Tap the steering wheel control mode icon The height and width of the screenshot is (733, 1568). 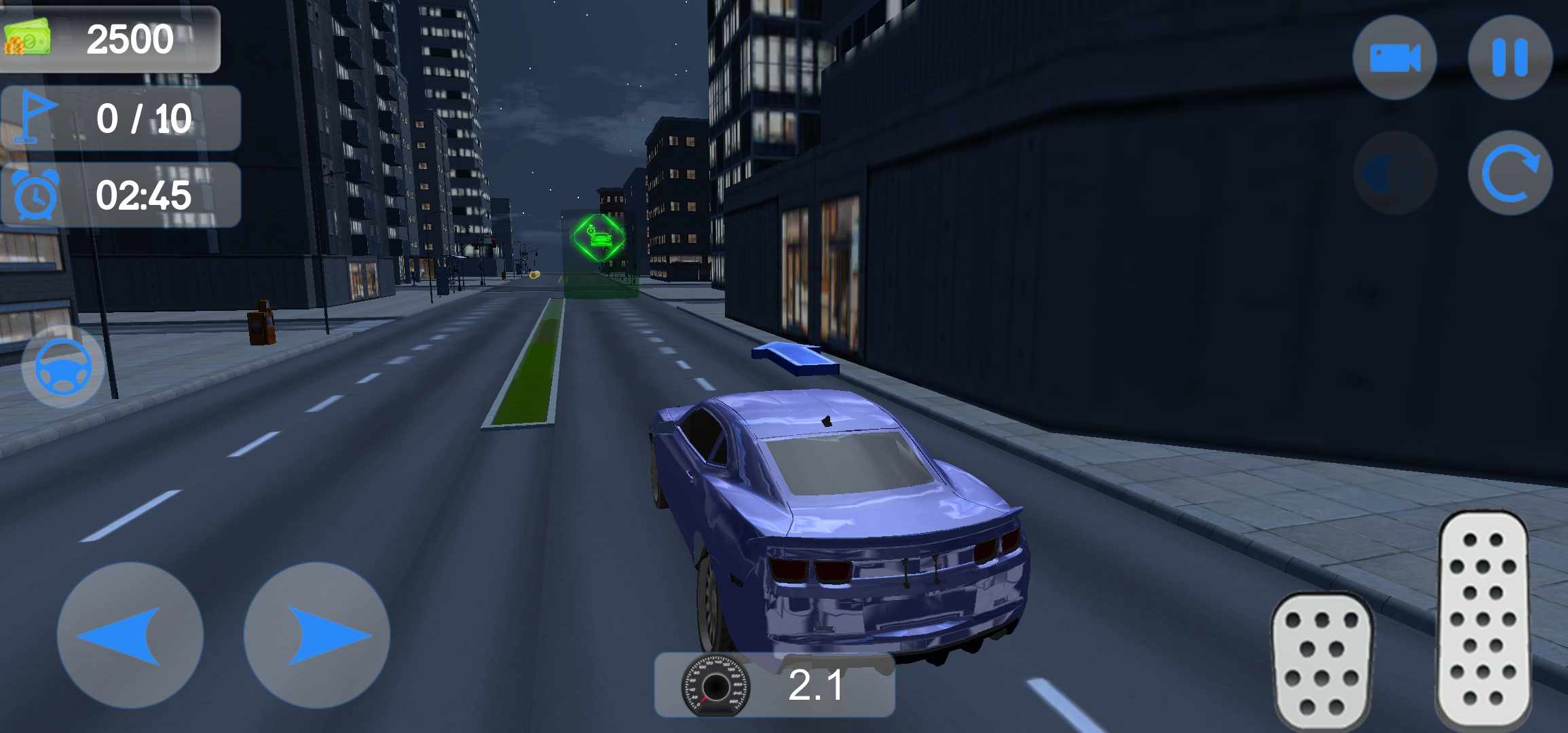[x=63, y=366]
